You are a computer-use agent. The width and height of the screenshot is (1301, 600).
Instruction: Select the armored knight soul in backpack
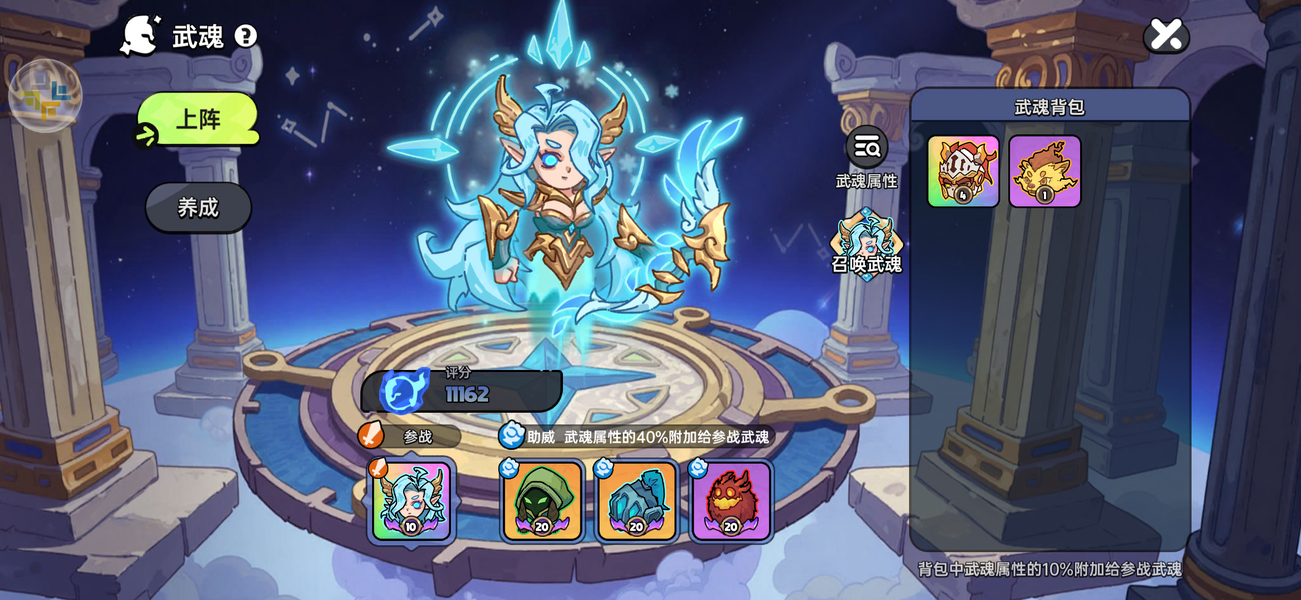963,171
